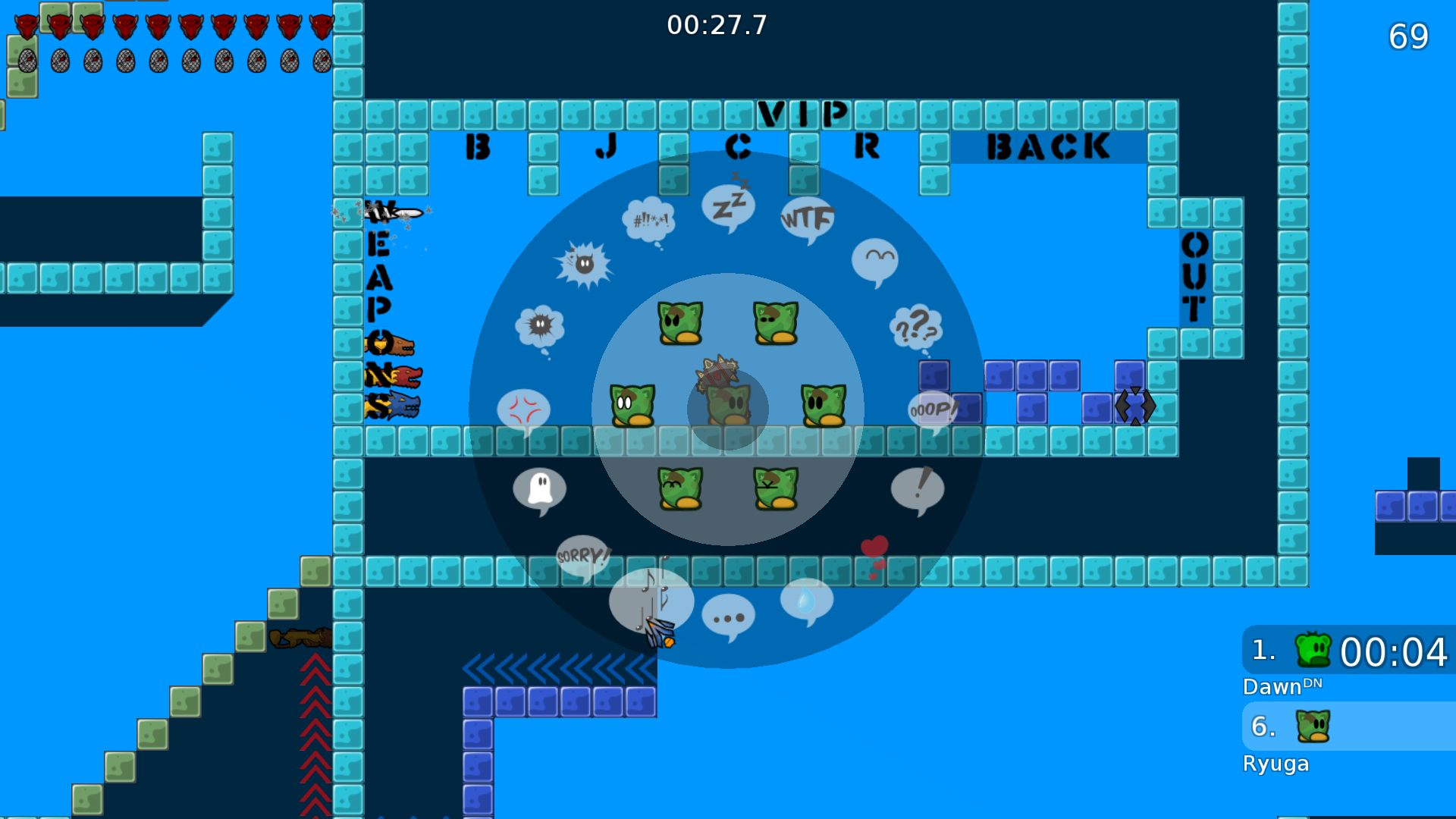1456x819 pixels.
Task: Set the angry eyes tee face
Action: click(x=680, y=322)
